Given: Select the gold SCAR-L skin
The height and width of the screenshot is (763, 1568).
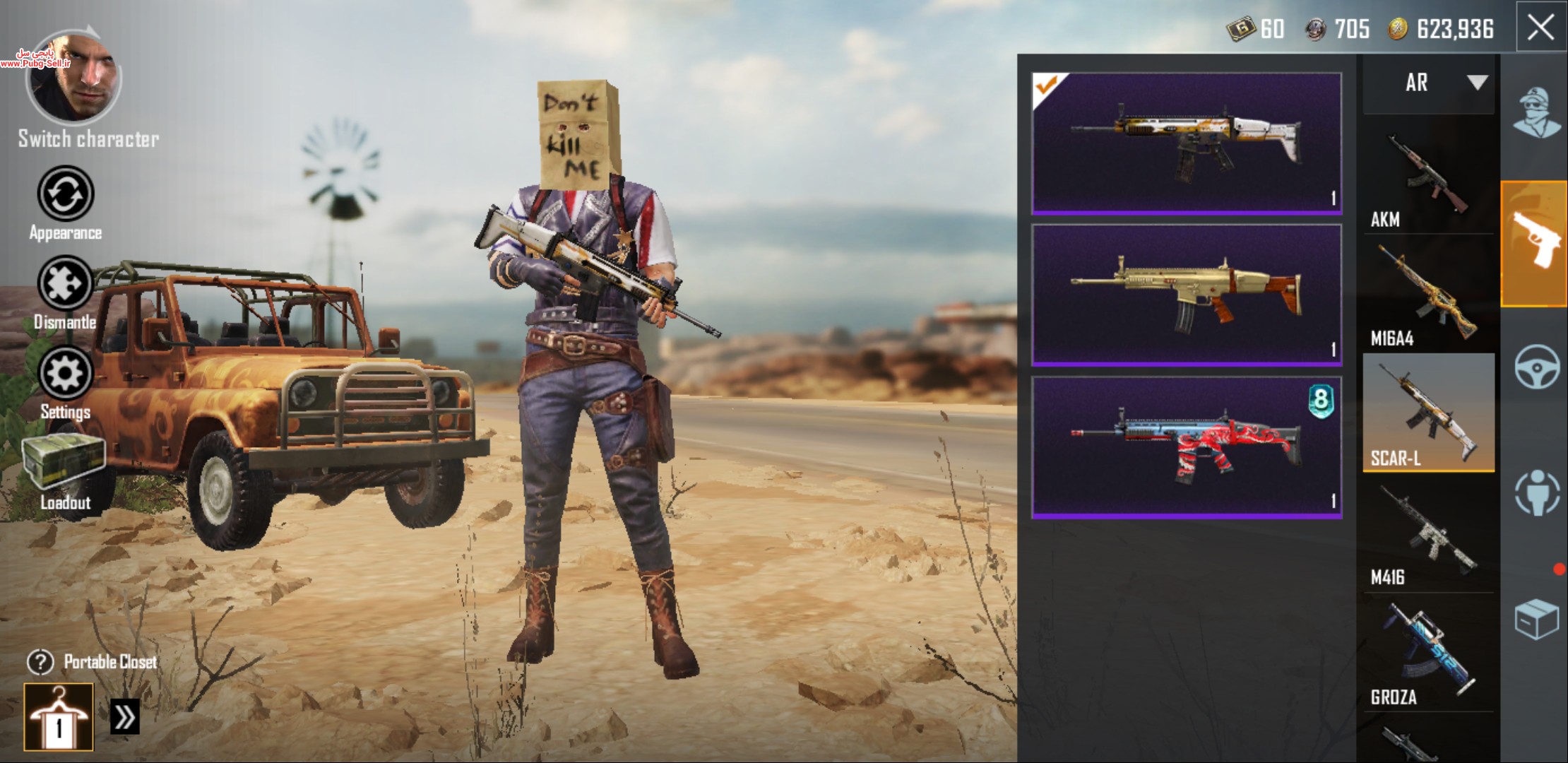Looking at the screenshot, I should pyautogui.click(x=1187, y=295).
